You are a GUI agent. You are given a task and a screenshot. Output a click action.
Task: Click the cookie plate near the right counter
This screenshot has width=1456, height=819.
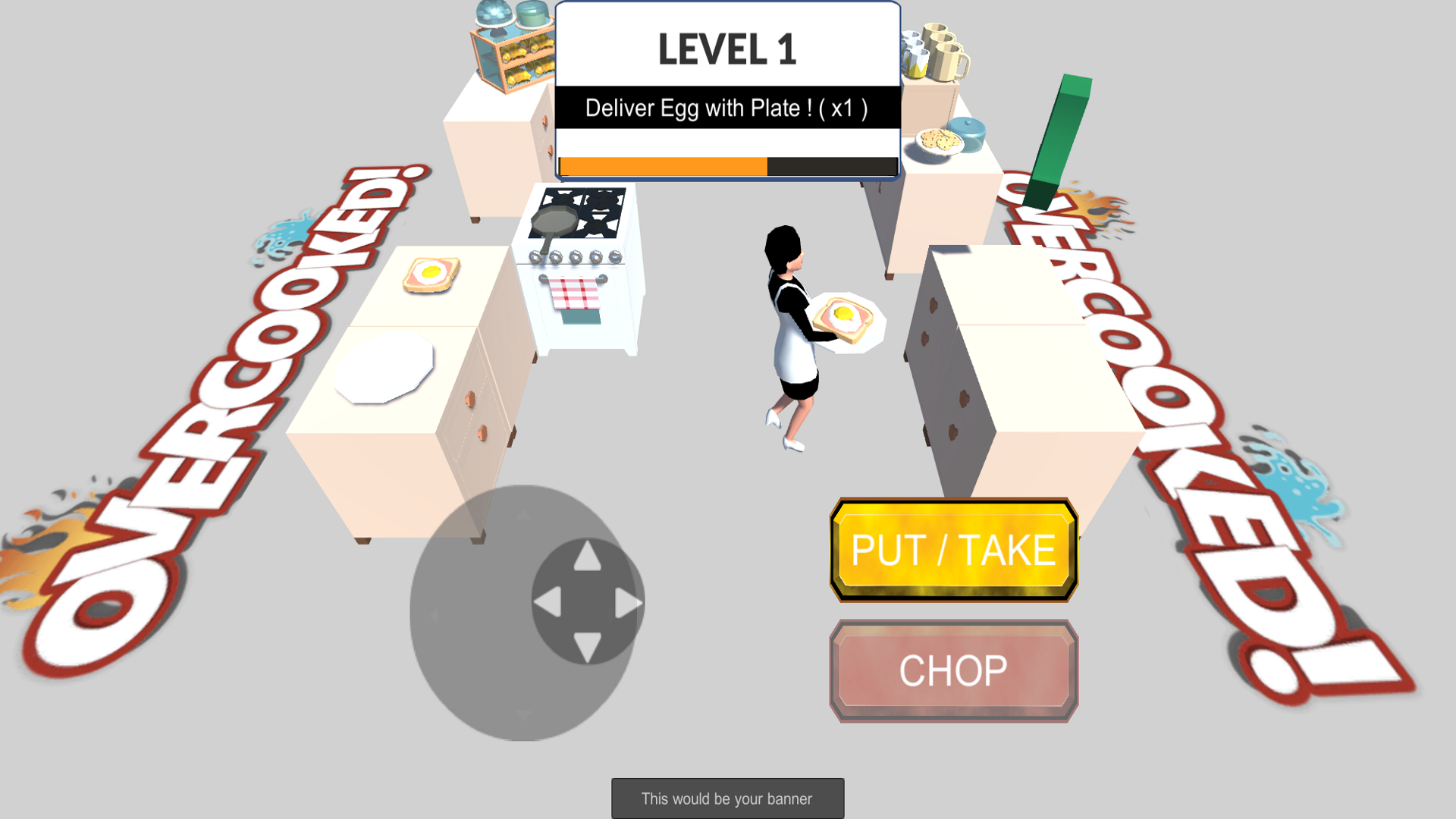pos(938,140)
